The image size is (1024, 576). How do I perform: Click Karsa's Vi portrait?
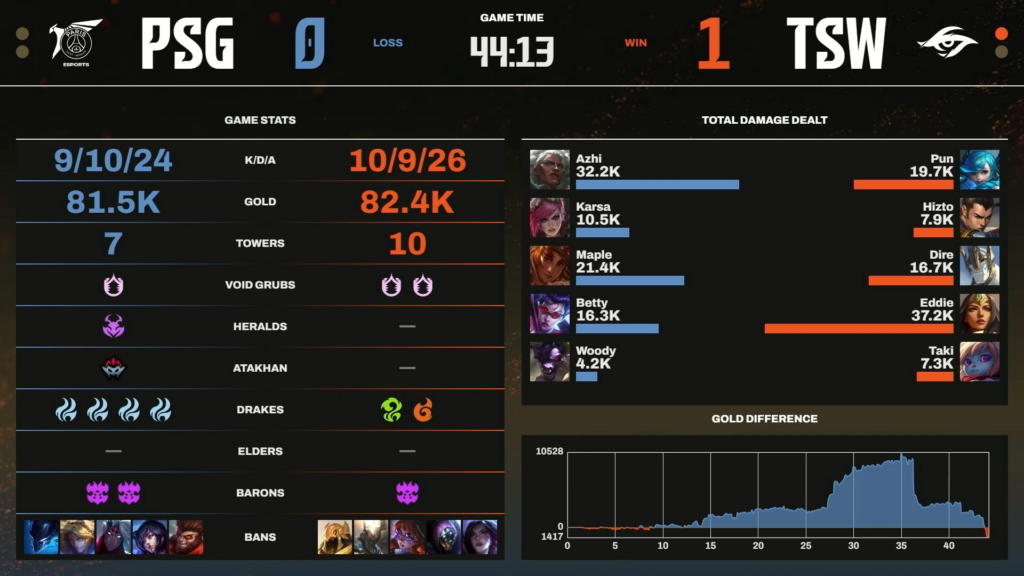(549, 218)
